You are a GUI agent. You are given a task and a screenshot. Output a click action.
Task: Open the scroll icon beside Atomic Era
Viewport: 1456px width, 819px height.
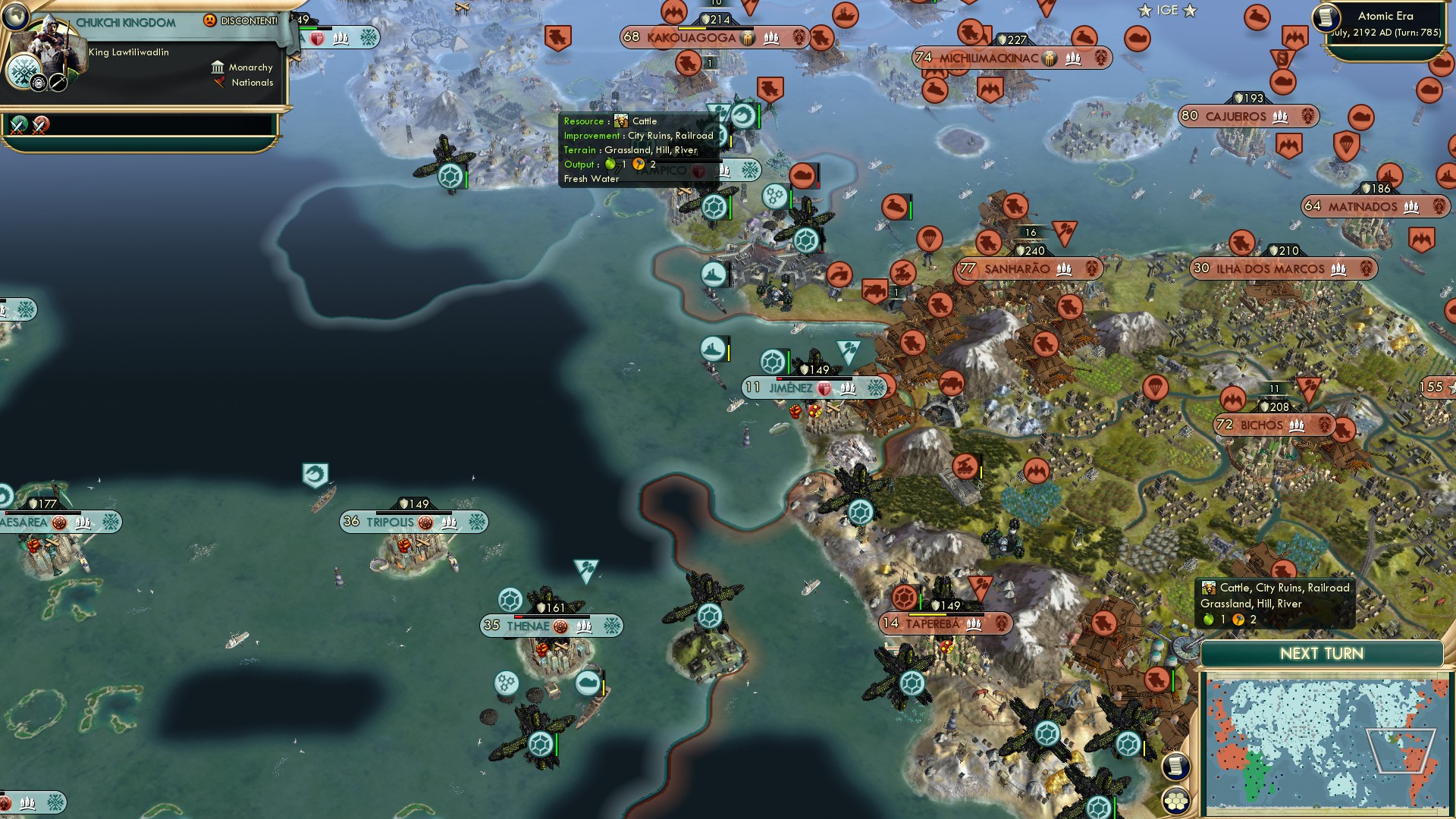1326,17
